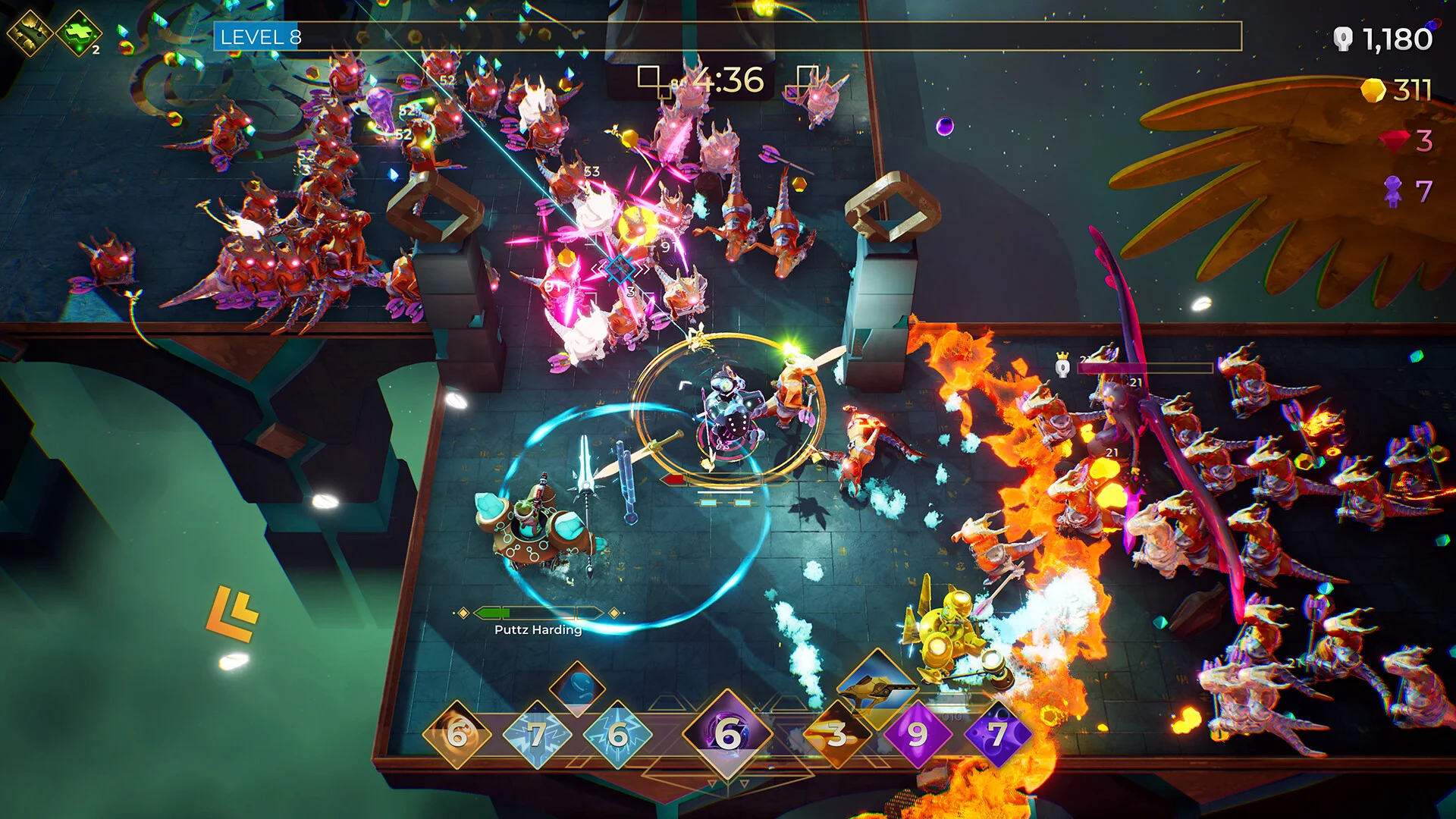
Task: Select the golden broken-path buff icon
Action: click(29, 33)
